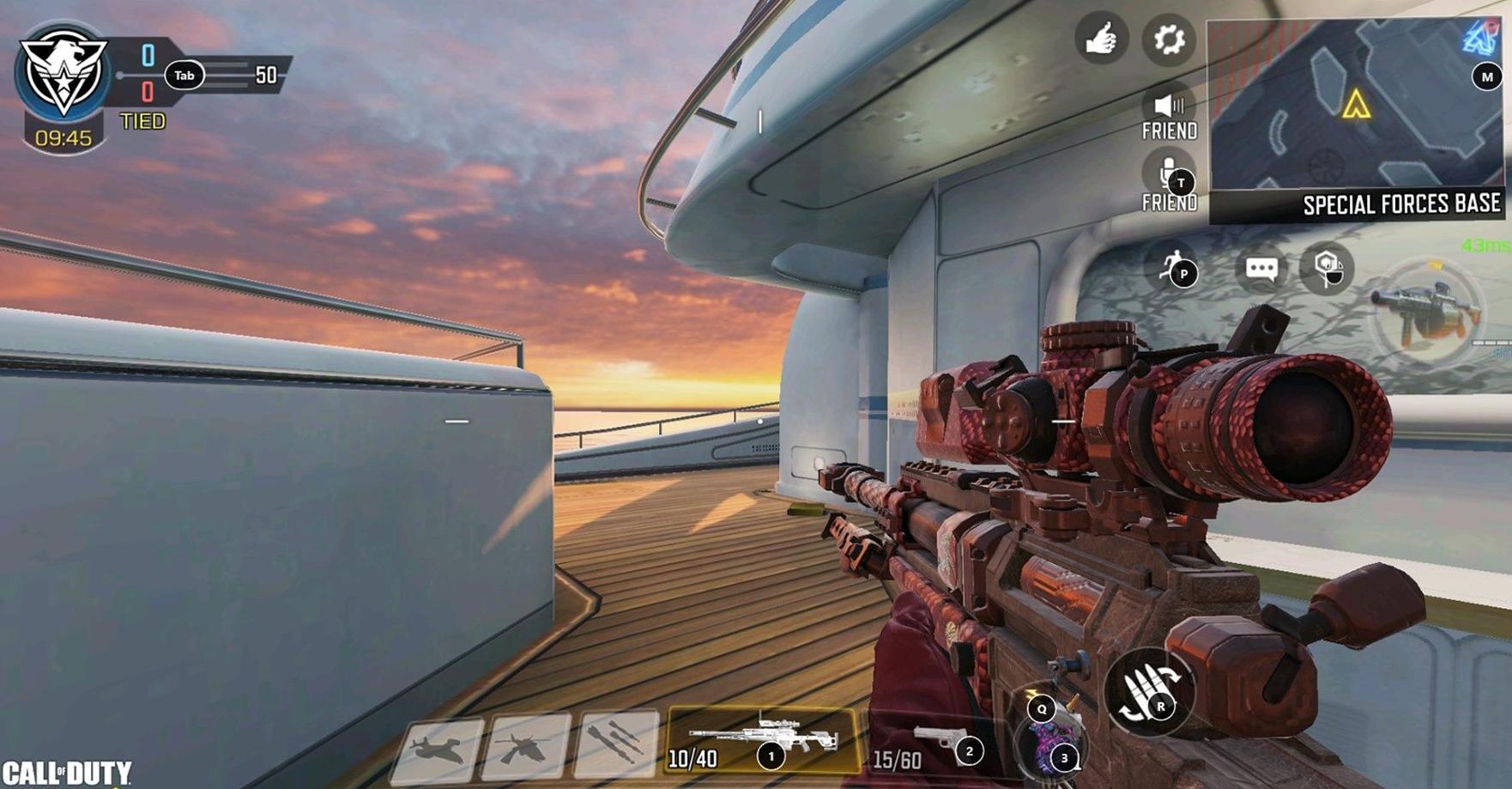
Task: Open the Tab scoreboard
Action: click(x=186, y=76)
